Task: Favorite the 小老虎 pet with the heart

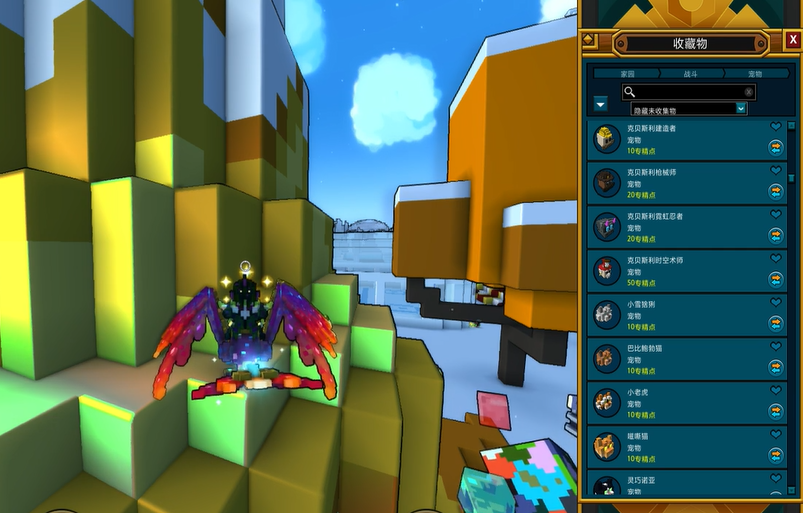Action: (775, 388)
